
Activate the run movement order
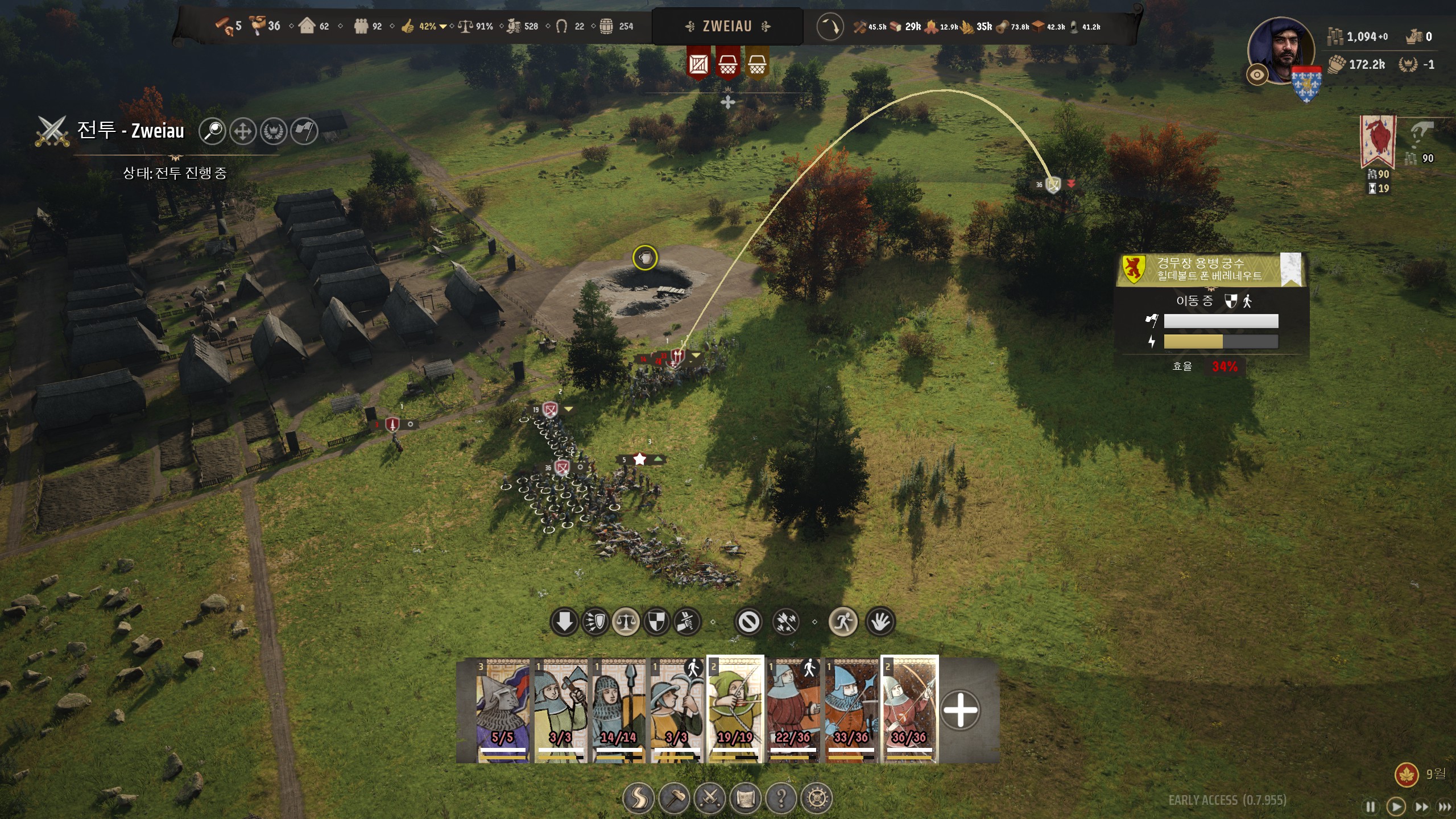pyautogui.click(x=843, y=622)
